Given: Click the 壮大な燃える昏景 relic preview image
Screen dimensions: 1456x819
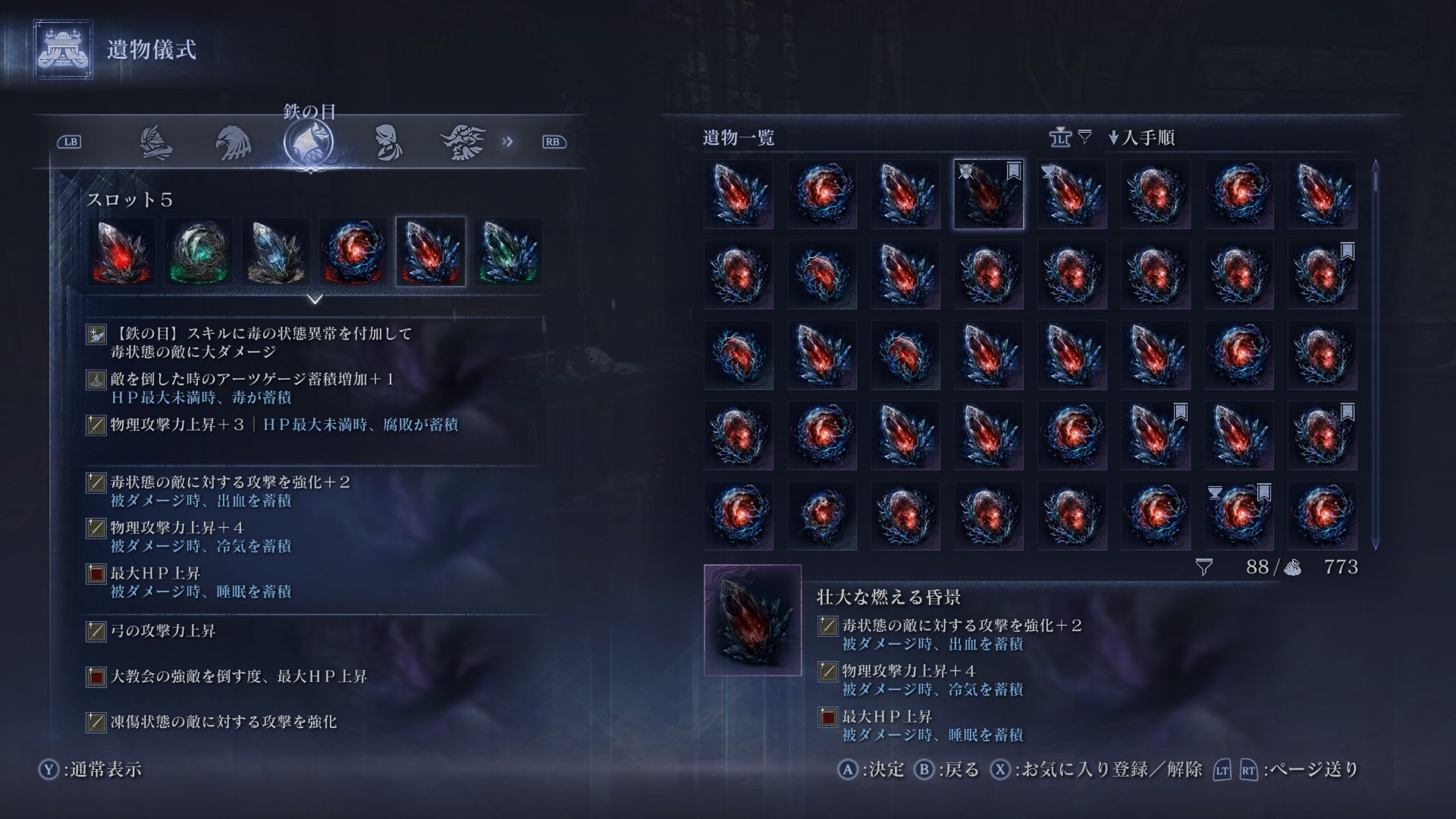Looking at the screenshot, I should (752, 620).
